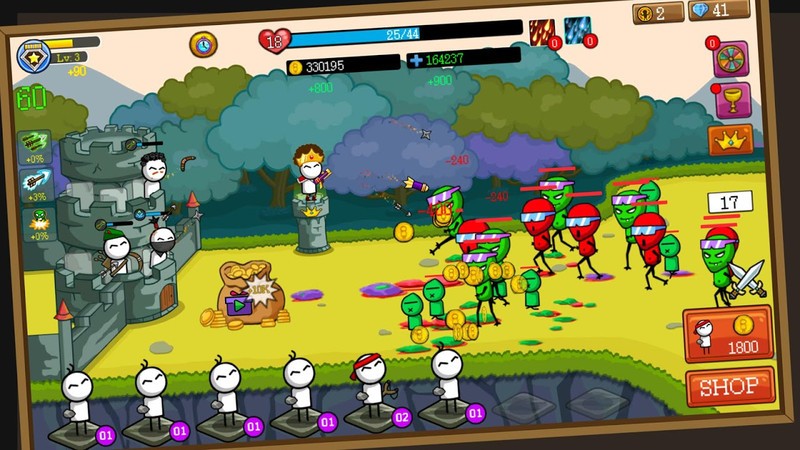Tap the gold skull token counter
This screenshot has width=800, height=450.
tap(657, 12)
